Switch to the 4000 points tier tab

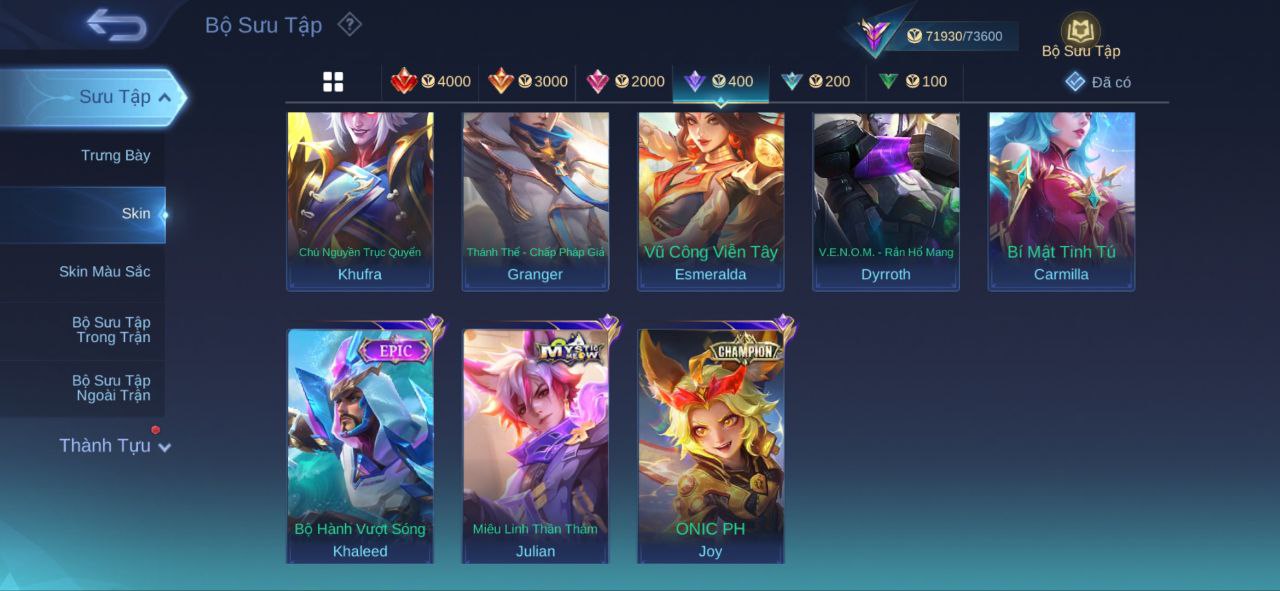click(x=431, y=82)
